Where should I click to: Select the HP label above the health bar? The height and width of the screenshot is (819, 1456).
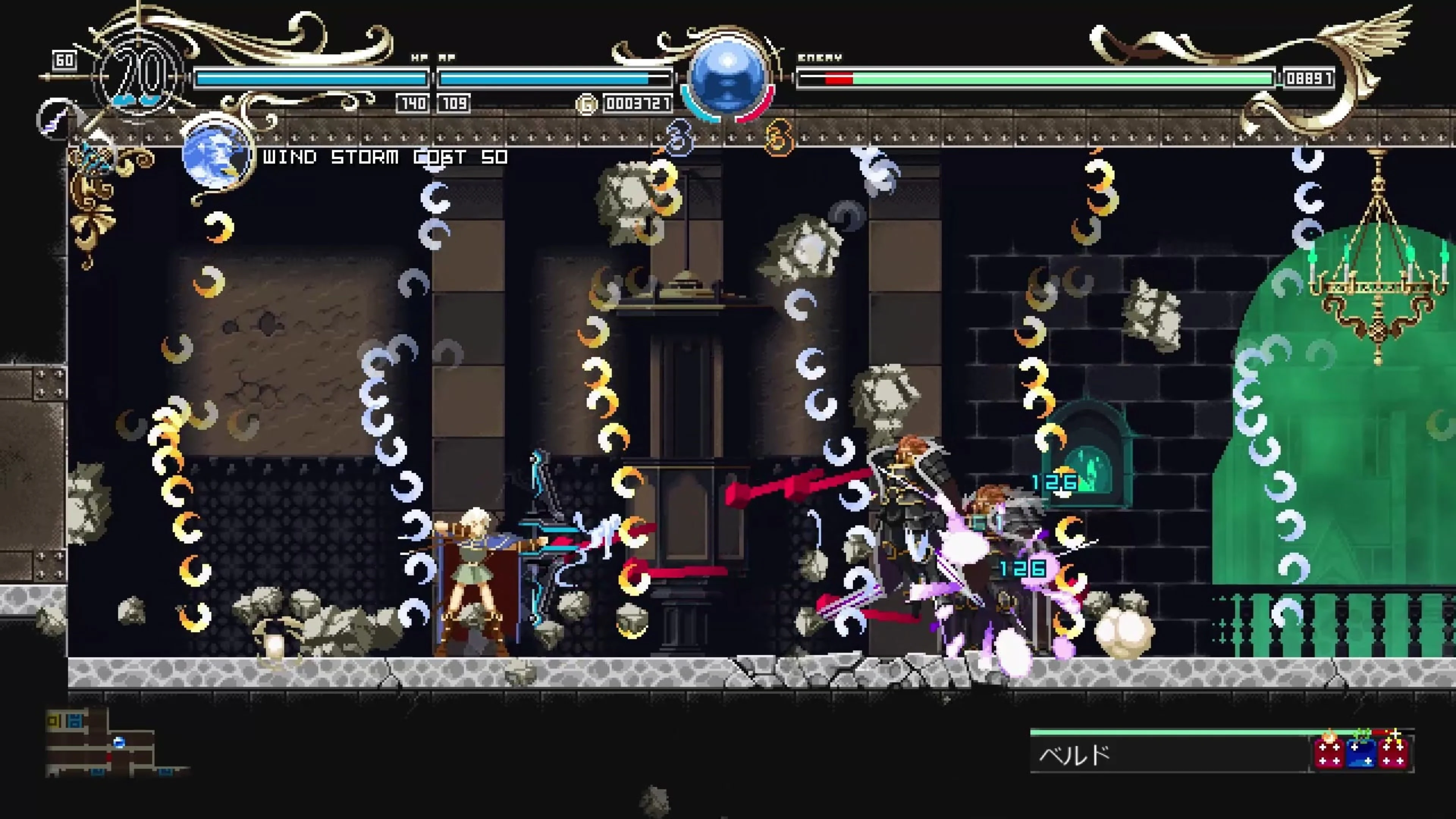(x=419, y=57)
